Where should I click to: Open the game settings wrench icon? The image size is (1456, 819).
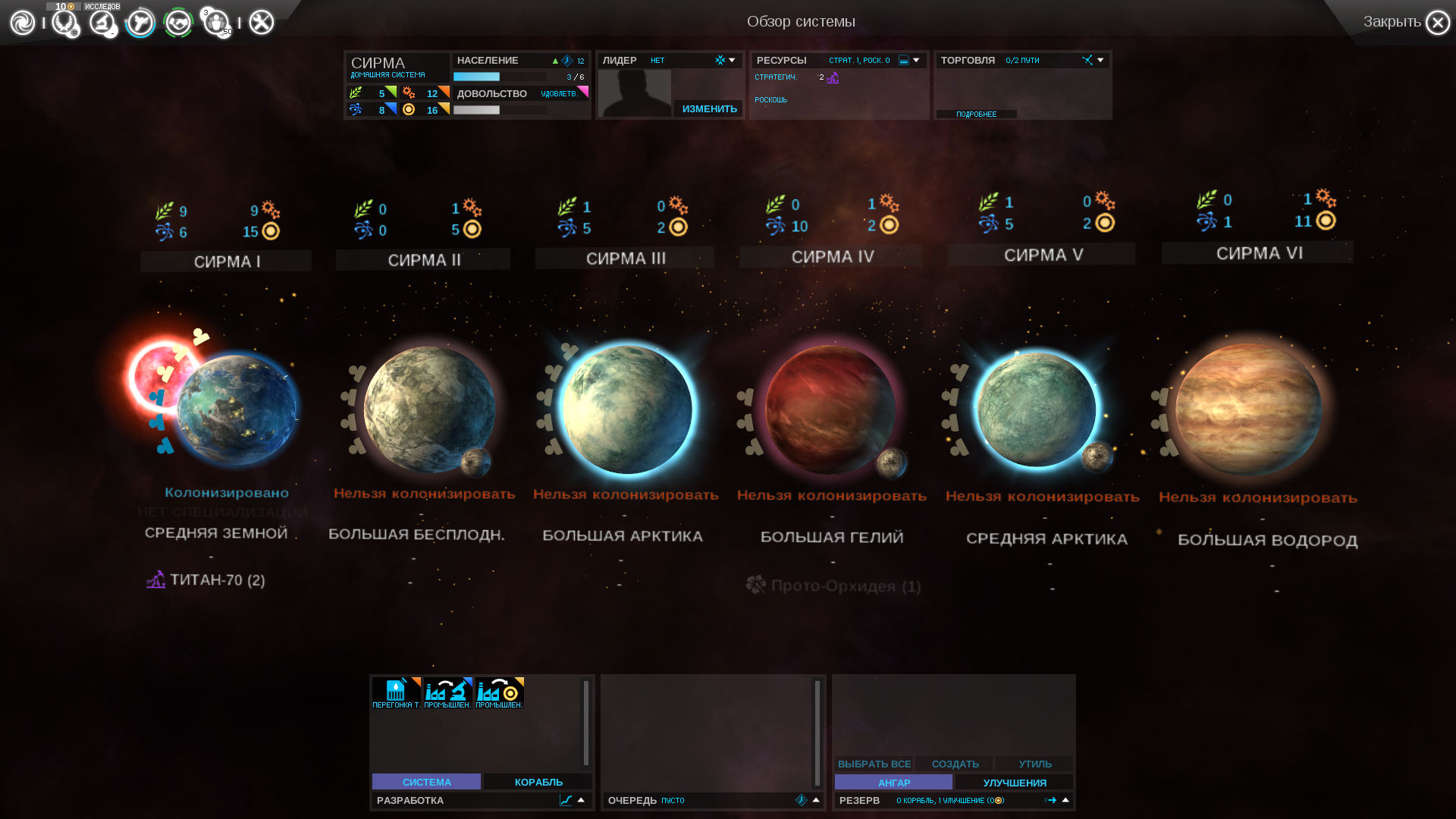262,23
